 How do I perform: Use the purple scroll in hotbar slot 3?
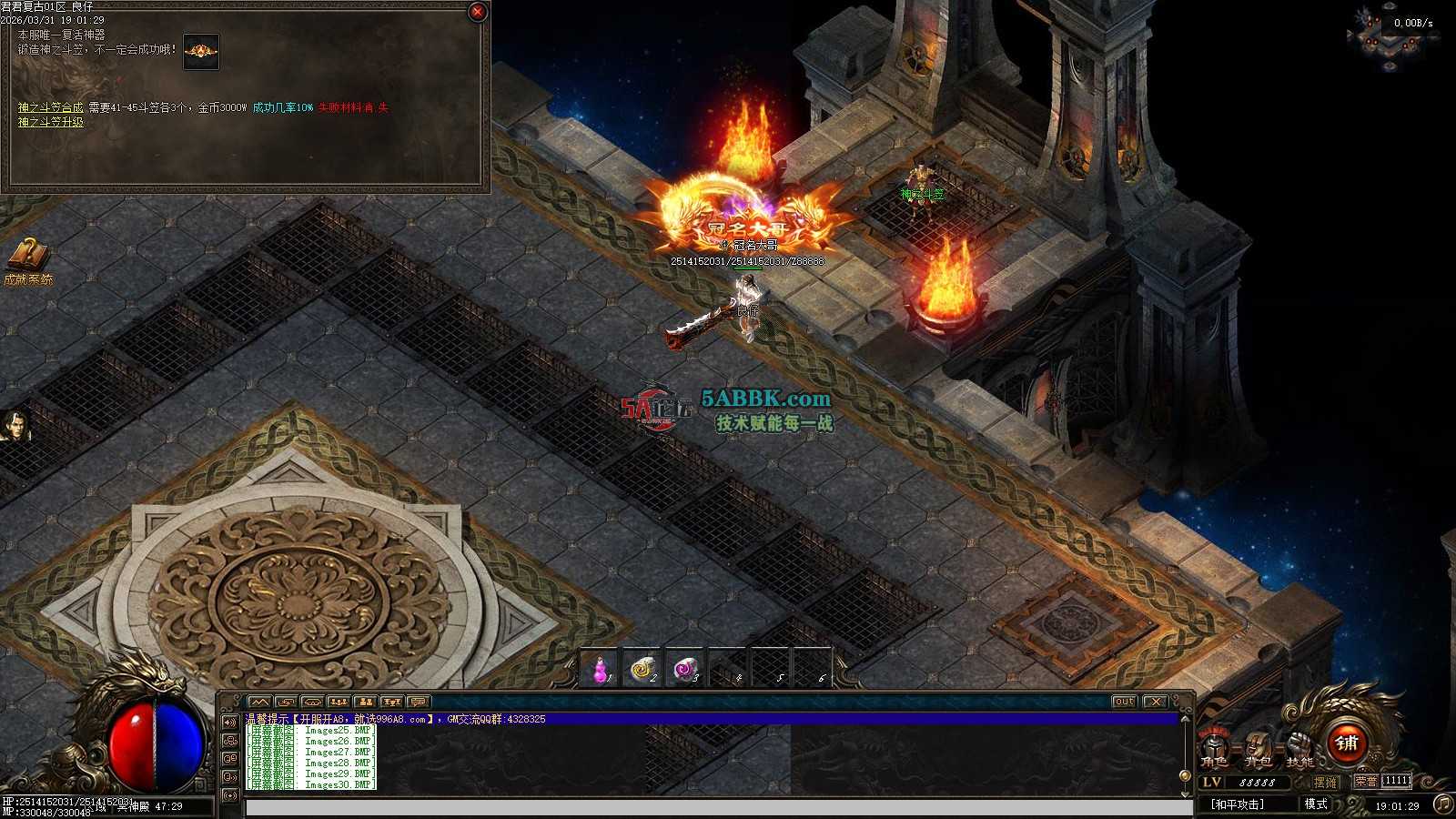tap(685, 671)
